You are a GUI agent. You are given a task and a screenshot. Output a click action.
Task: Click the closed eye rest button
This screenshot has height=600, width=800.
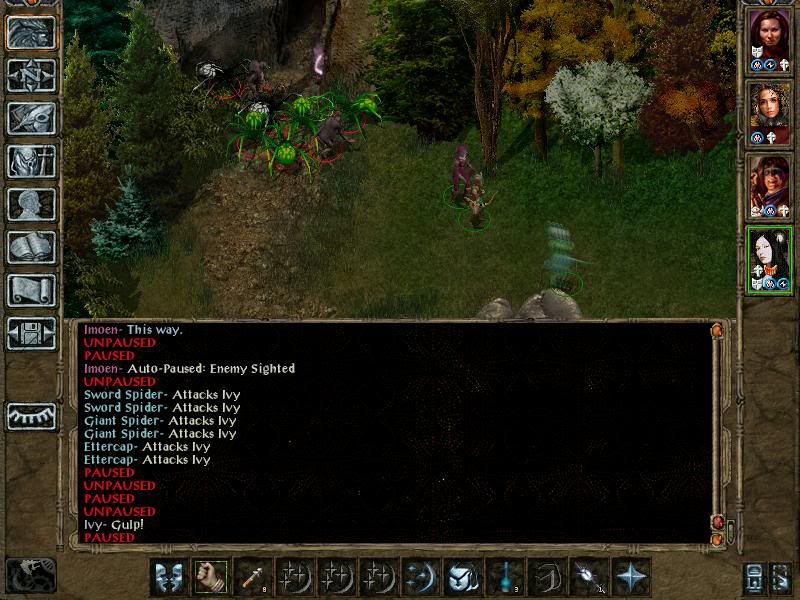tap(31, 416)
